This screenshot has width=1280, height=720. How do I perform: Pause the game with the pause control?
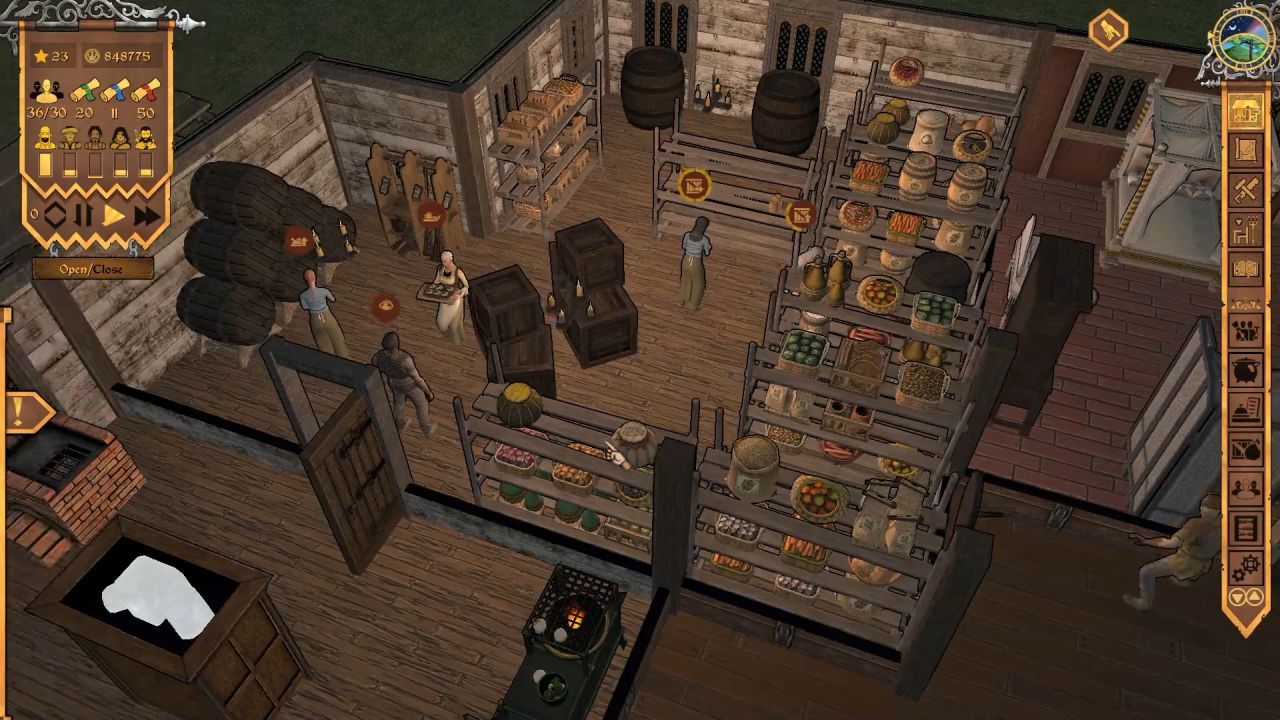tap(85, 214)
